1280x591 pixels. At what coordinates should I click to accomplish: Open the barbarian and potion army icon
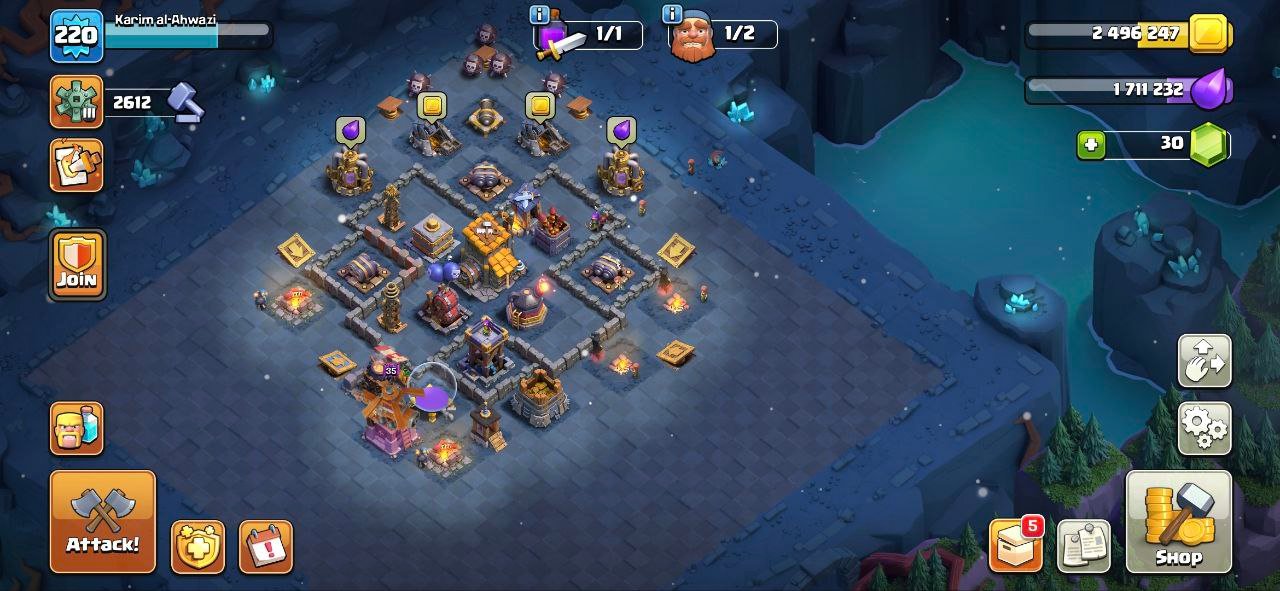pyautogui.click(x=77, y=428)
